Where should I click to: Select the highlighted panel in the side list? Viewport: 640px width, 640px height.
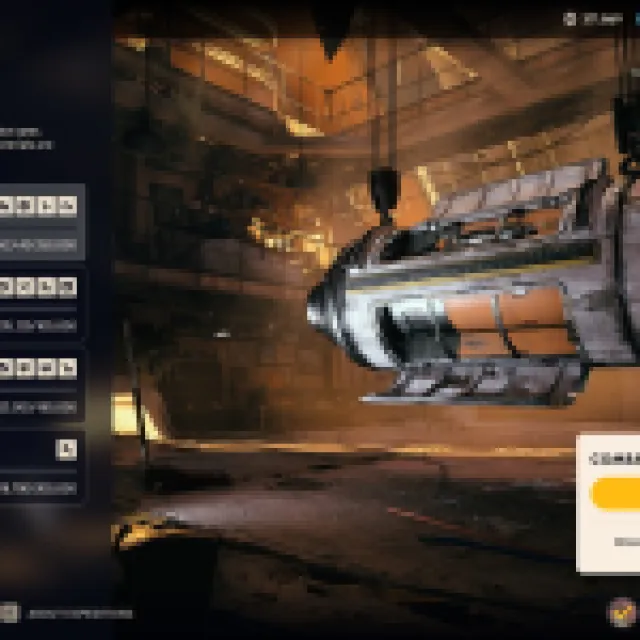point(40,222)
